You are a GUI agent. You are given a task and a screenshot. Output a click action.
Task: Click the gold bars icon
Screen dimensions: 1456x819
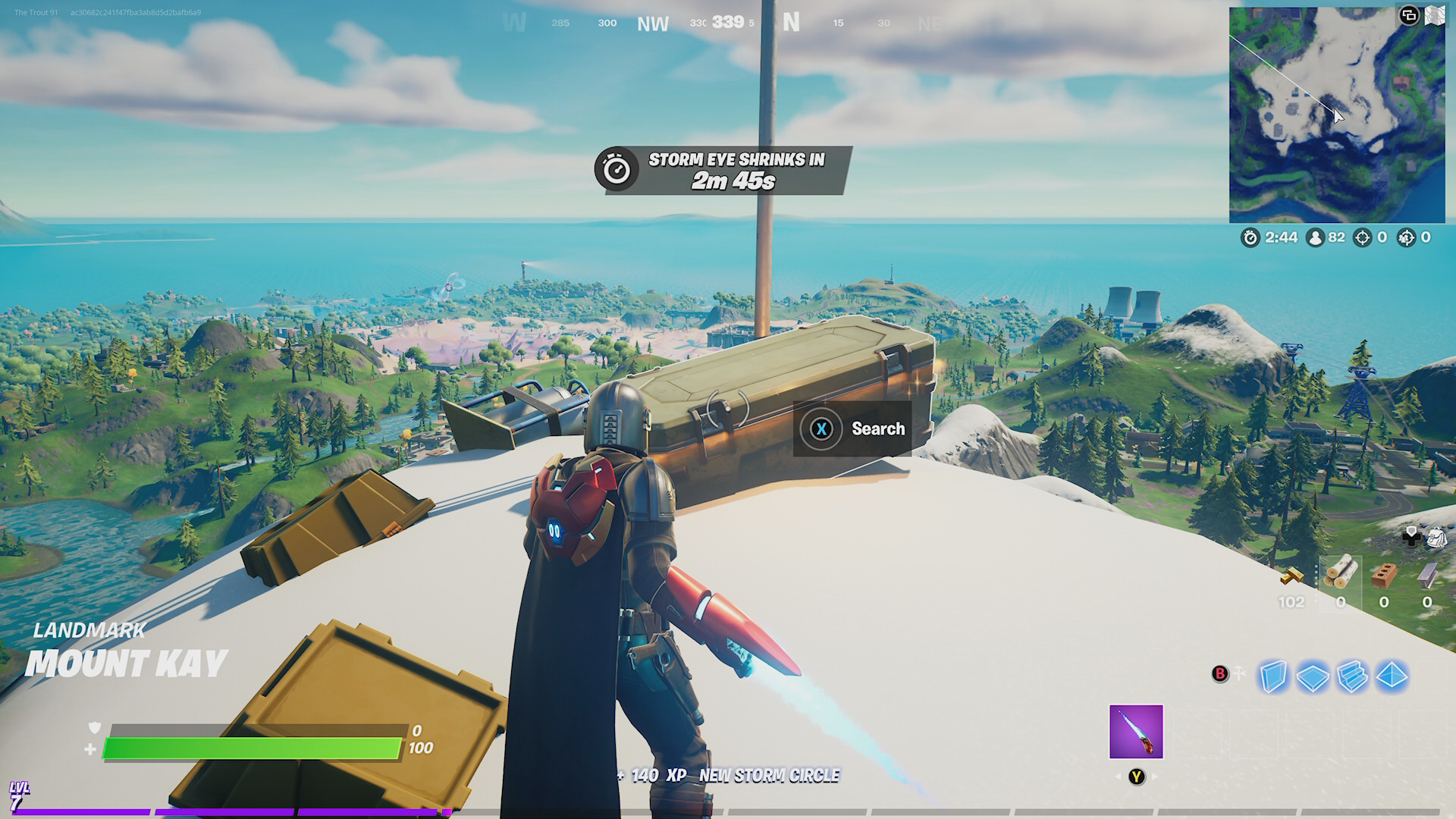[1292, 576]
